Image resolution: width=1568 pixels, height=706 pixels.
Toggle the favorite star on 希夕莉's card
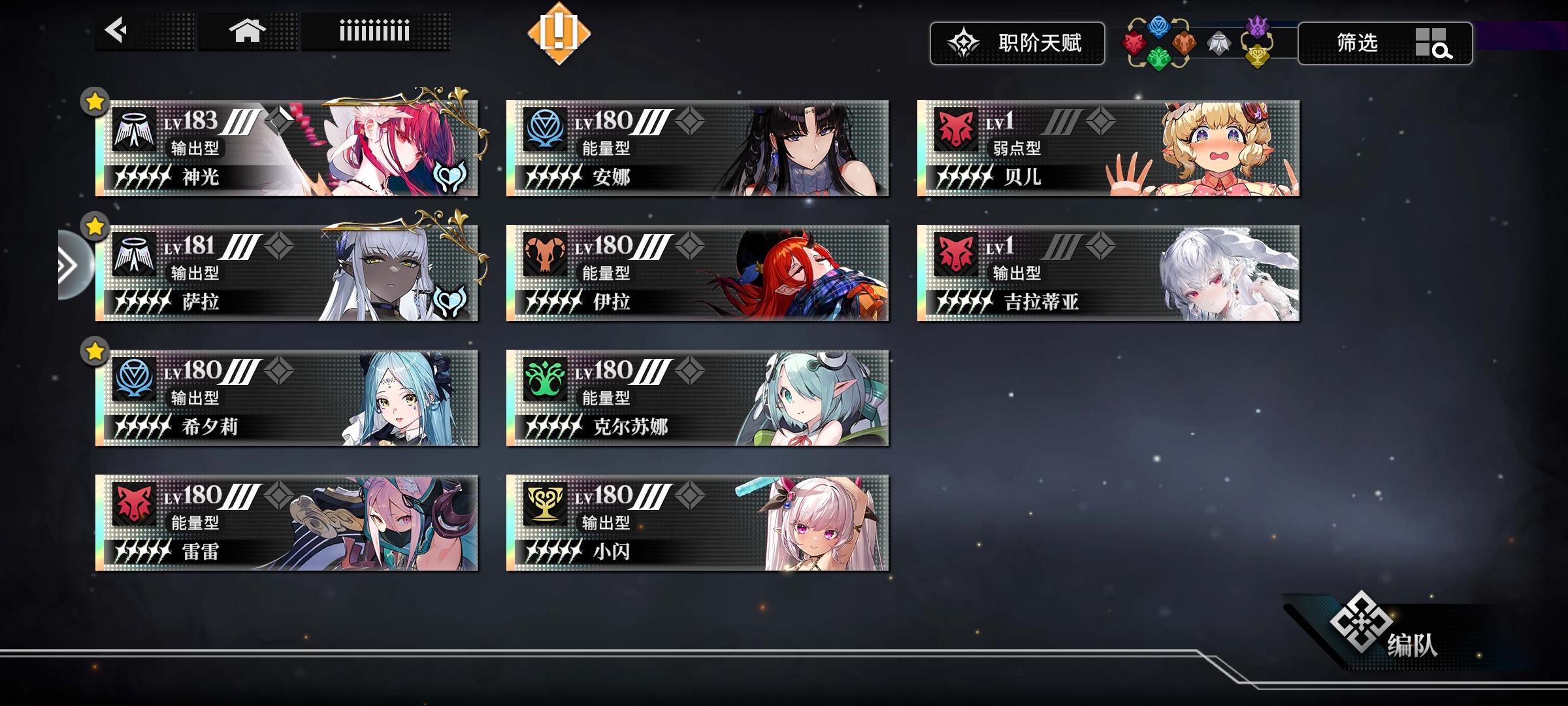point(95,352)
